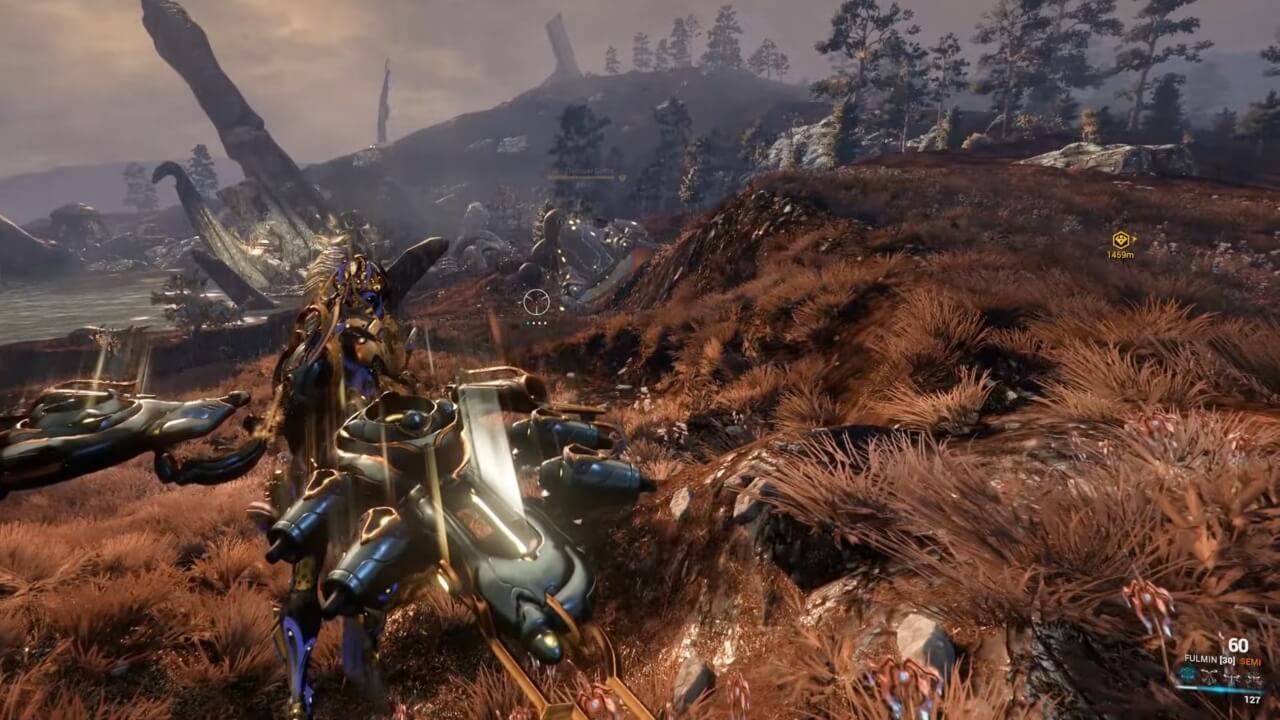Toggle the SEMI fire mode indicator
This screenshot has height=720, width=1280.
(x=1250, y=662)
